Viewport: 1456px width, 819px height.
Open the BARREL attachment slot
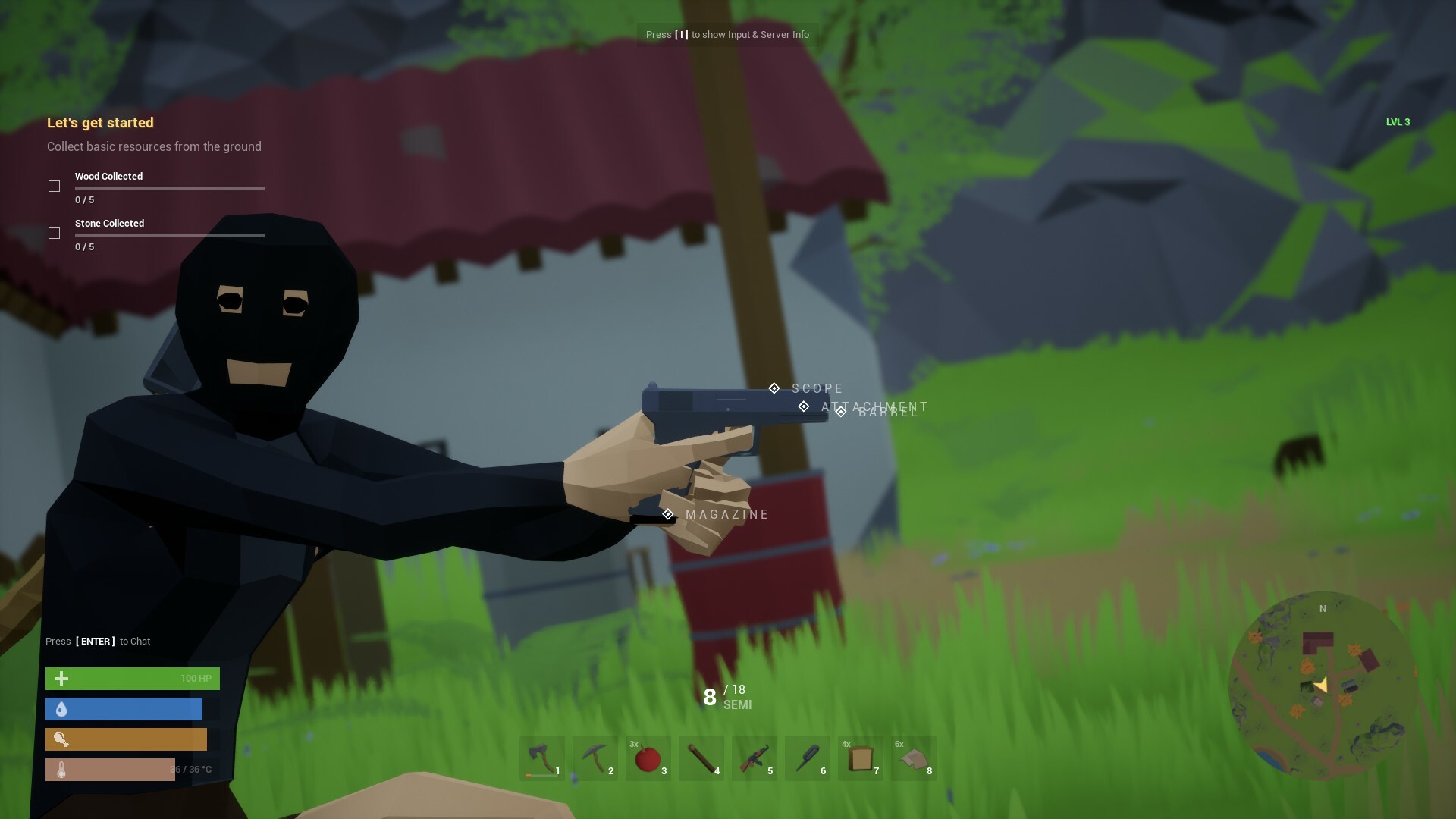[x=840, y=412]
